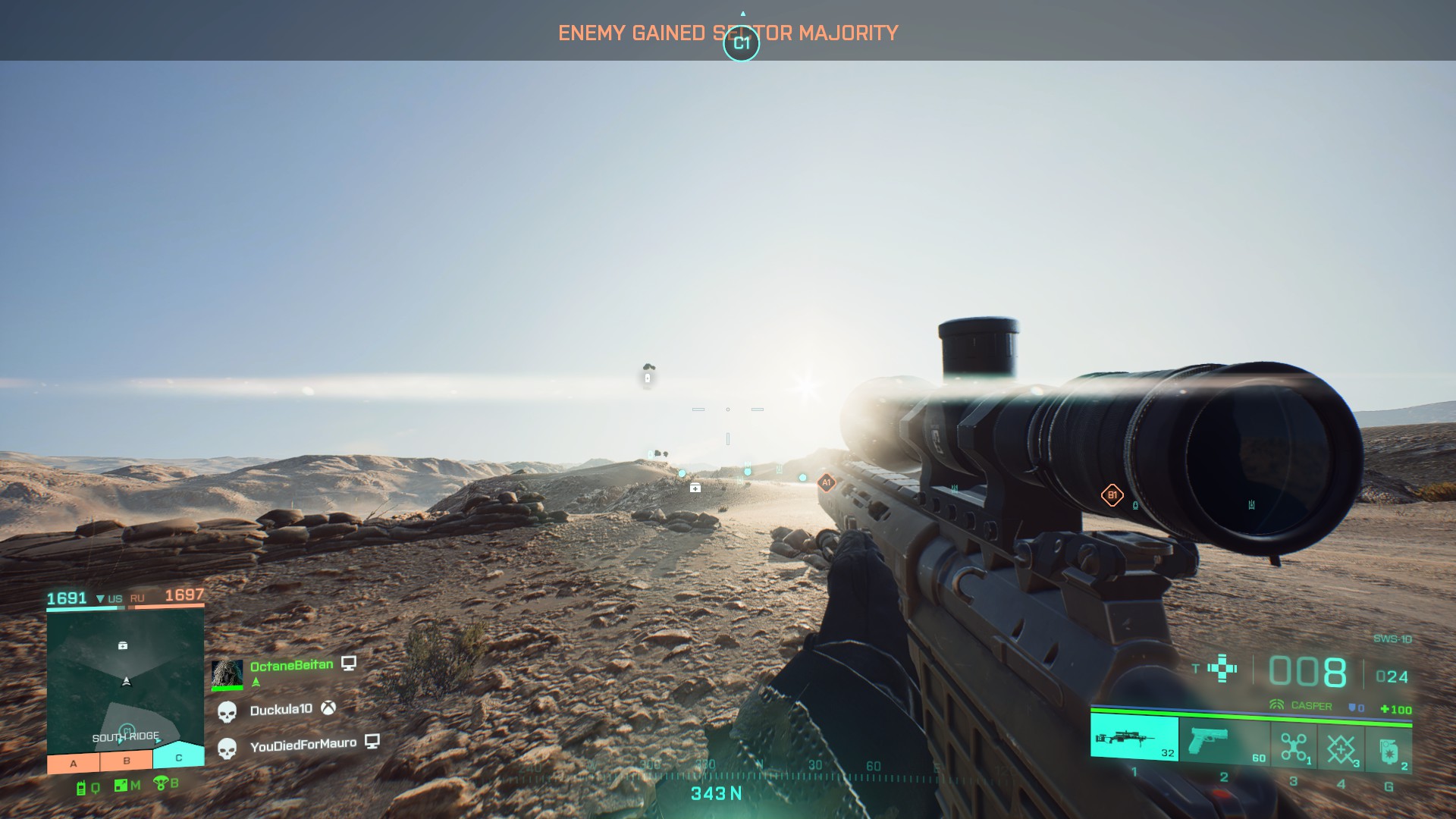Select the SWS-10 sniper rifle slot
1456x819 pixels.
(x=1134, y=739)
